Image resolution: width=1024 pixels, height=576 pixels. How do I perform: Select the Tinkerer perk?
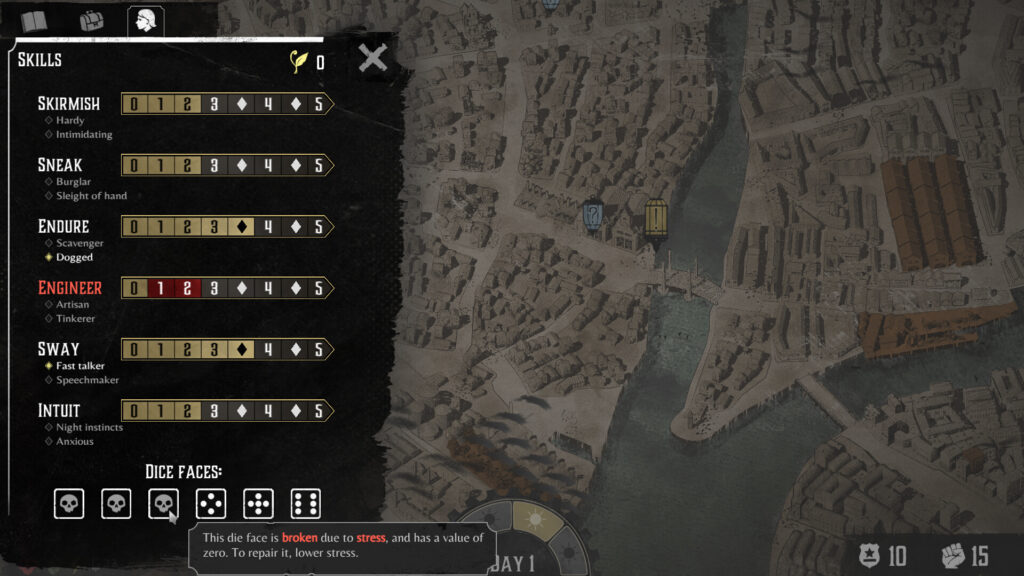tap(75, 319)
